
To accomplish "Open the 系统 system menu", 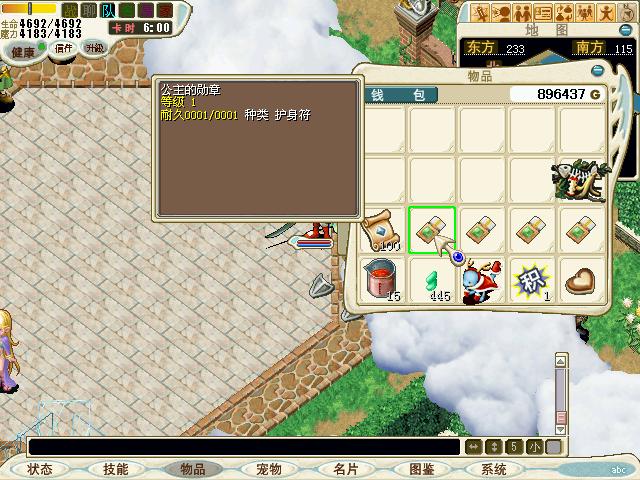I will pos(494,468).
